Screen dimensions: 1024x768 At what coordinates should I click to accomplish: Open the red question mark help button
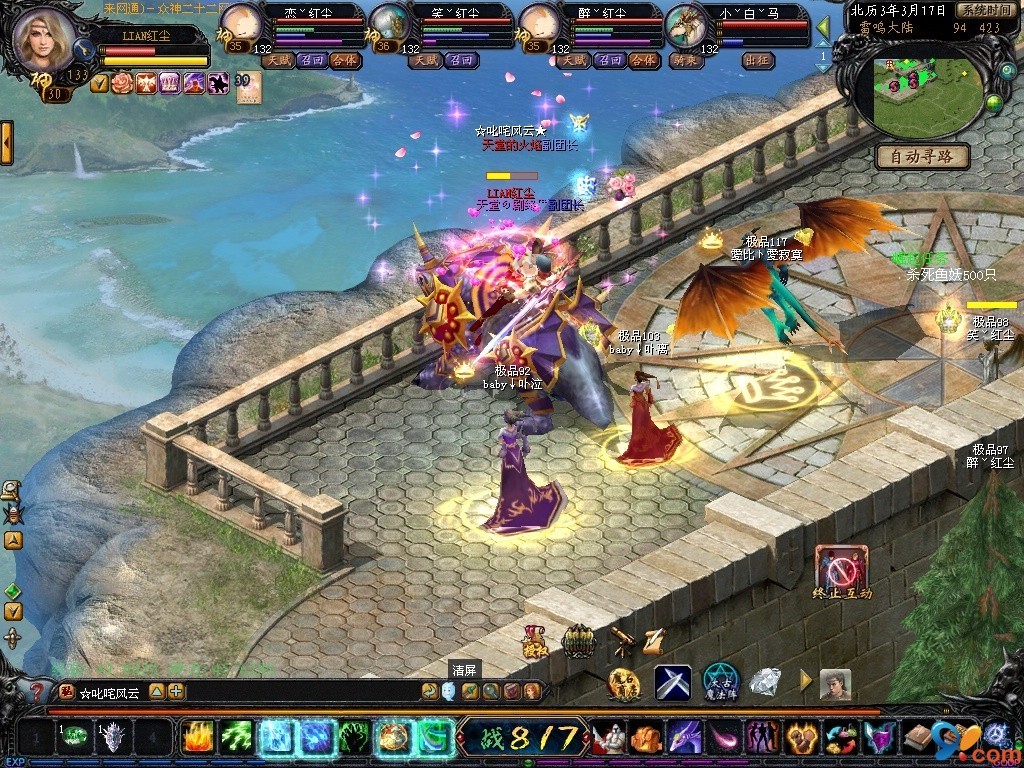click(x=36, y=690)
